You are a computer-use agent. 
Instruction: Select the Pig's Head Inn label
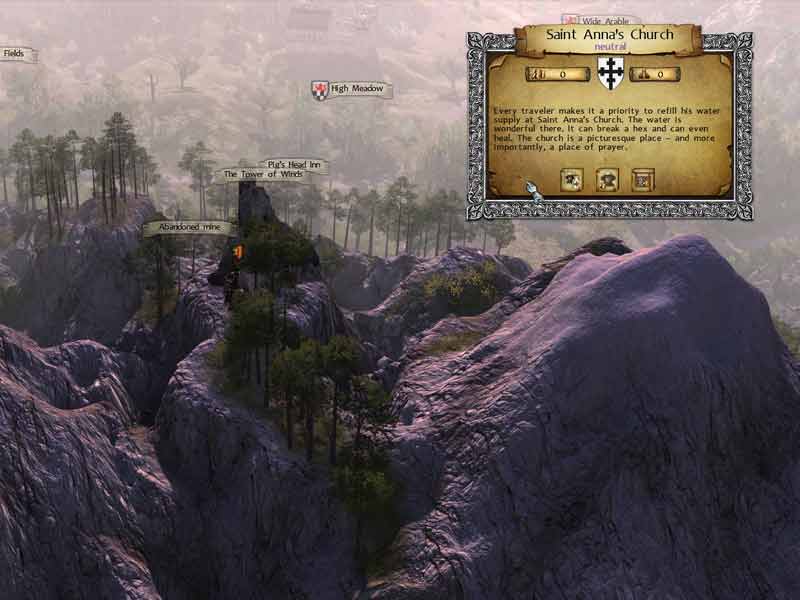tap(291, 164)
